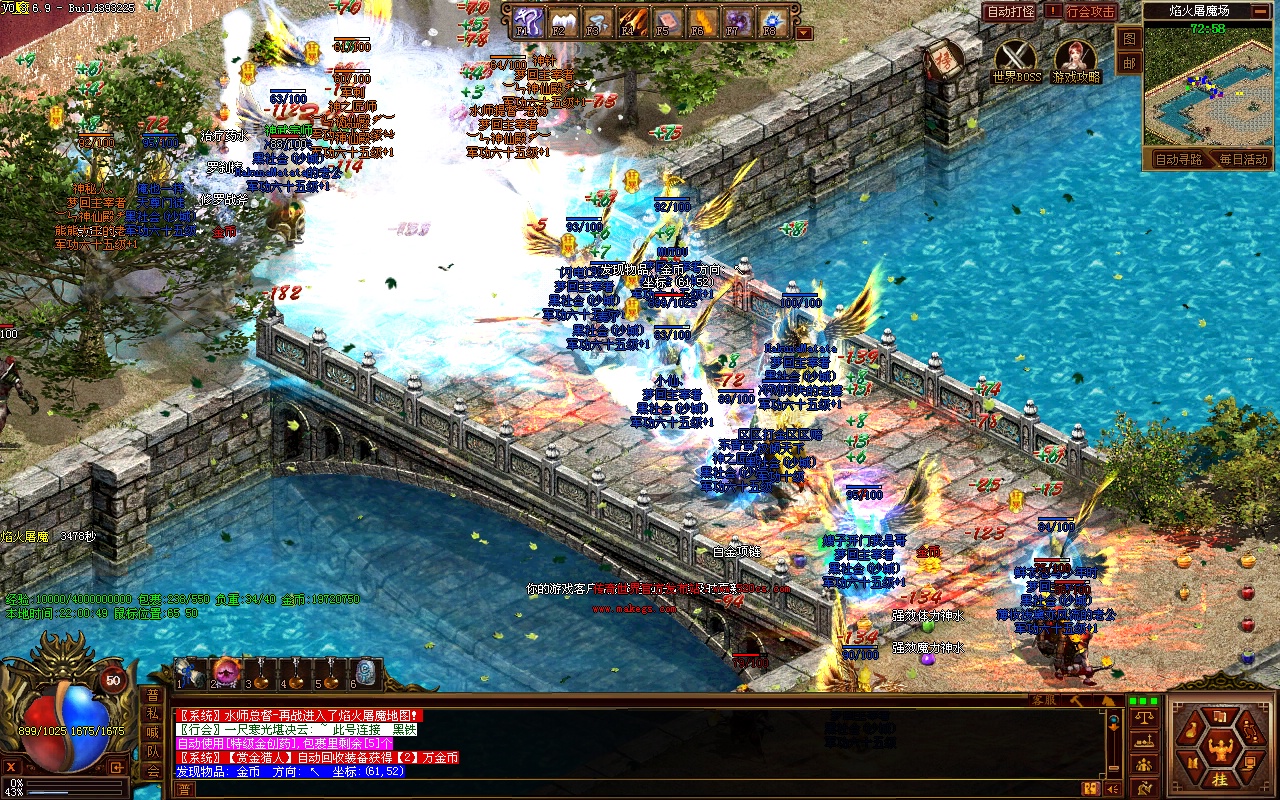Image resolution: width=1280 pixels, height=800 pixels.
Task: Use the F1 skill slot
Action: pos(530,21)
